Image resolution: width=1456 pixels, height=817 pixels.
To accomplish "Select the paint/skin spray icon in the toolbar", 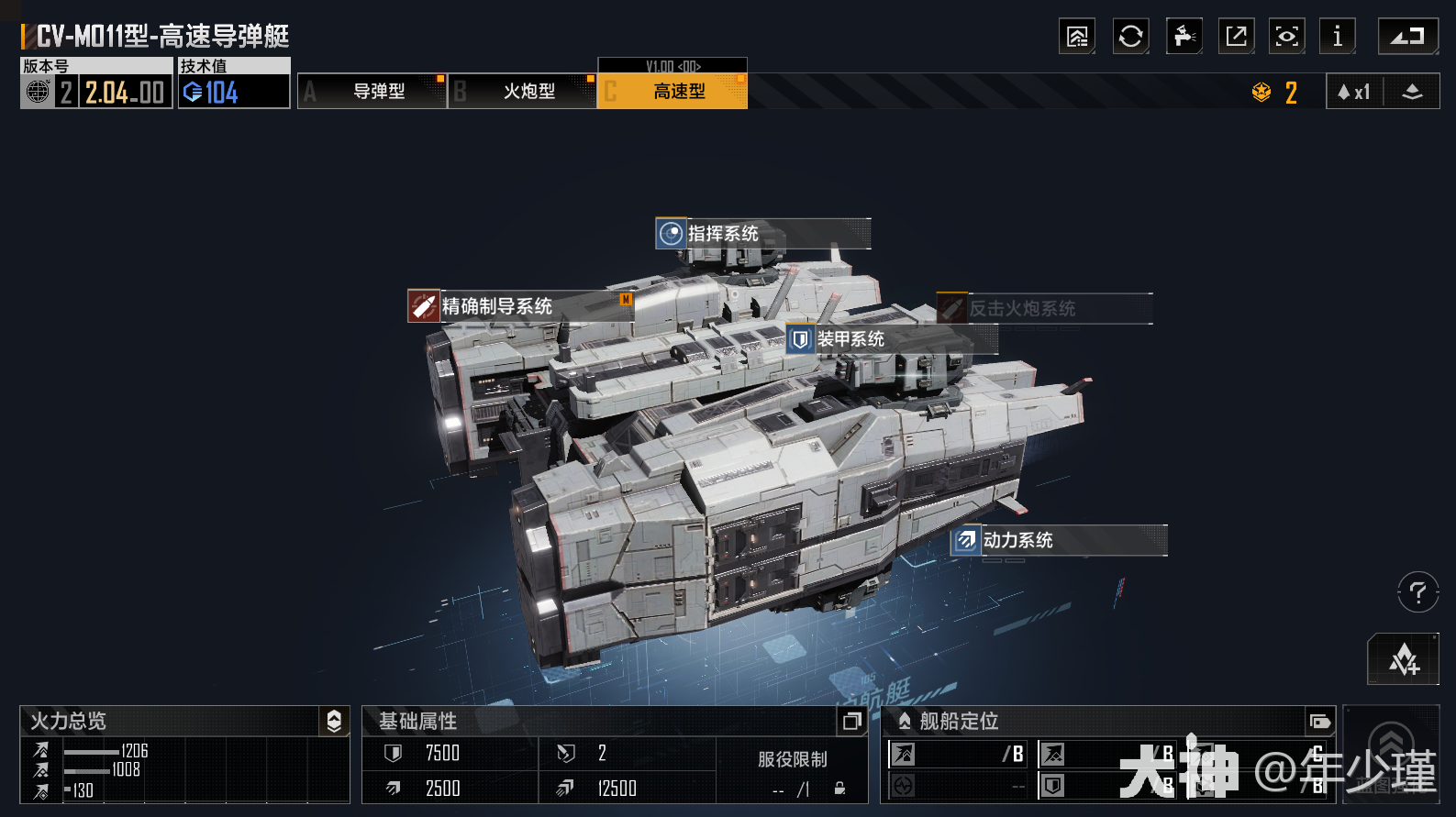I will coord(1184,37).
